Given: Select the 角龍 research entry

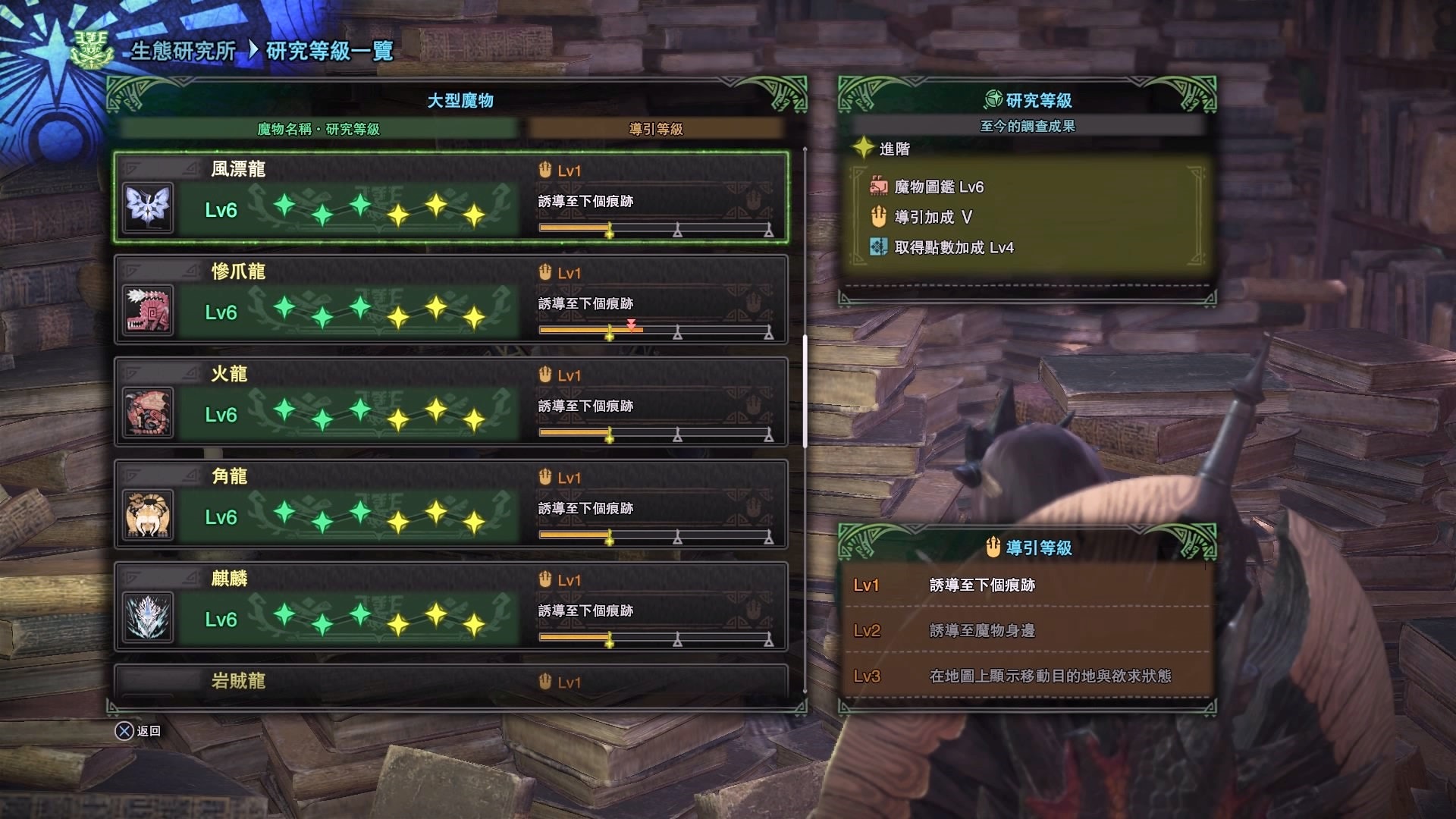Looking at the screenshot, I should coord(451,504).
